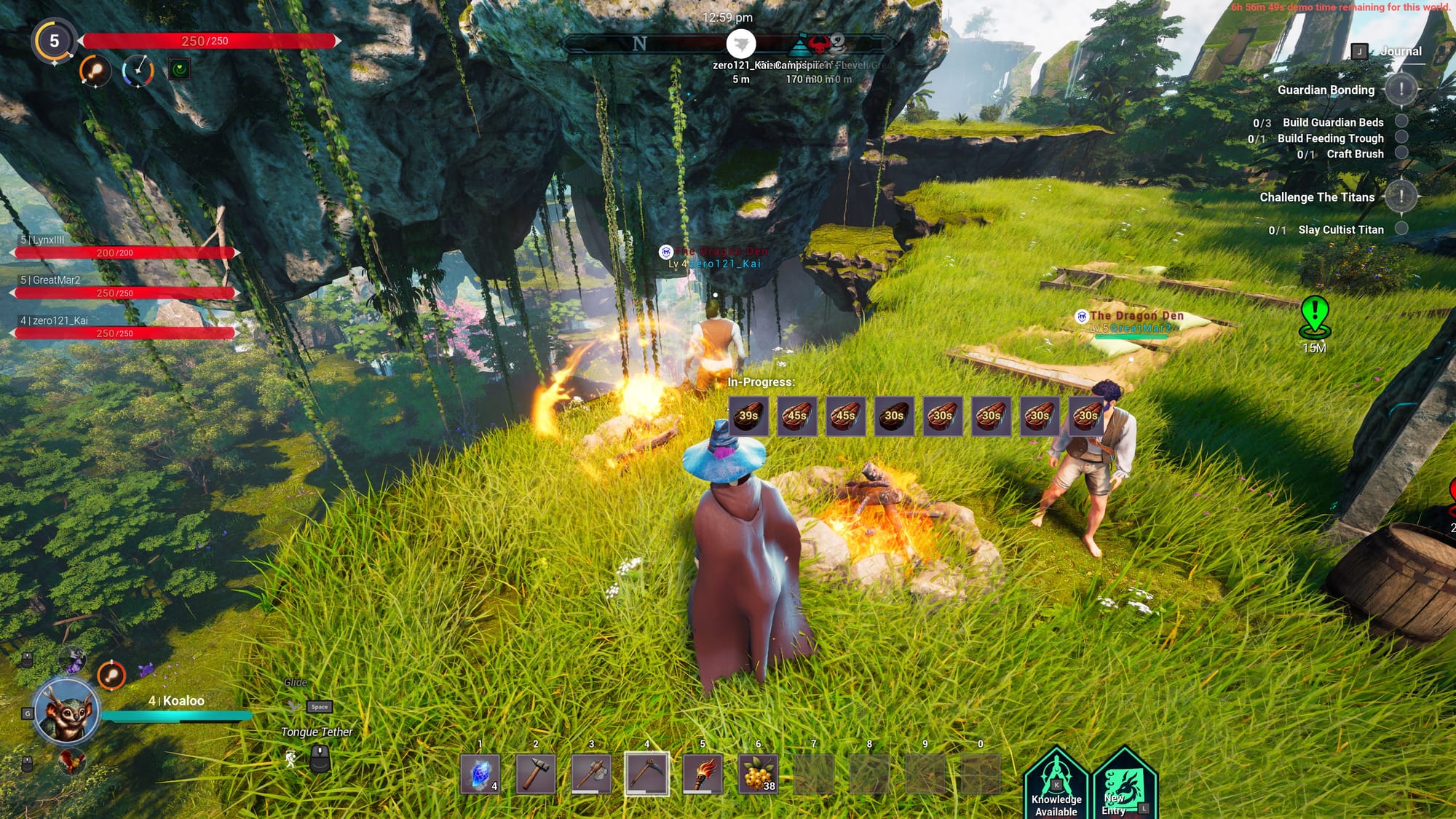Select the Guardian Bonding quest tracker
The width and height of the screenshot is (1456, 819).
pyautogui.click(x=1326, y=90)
